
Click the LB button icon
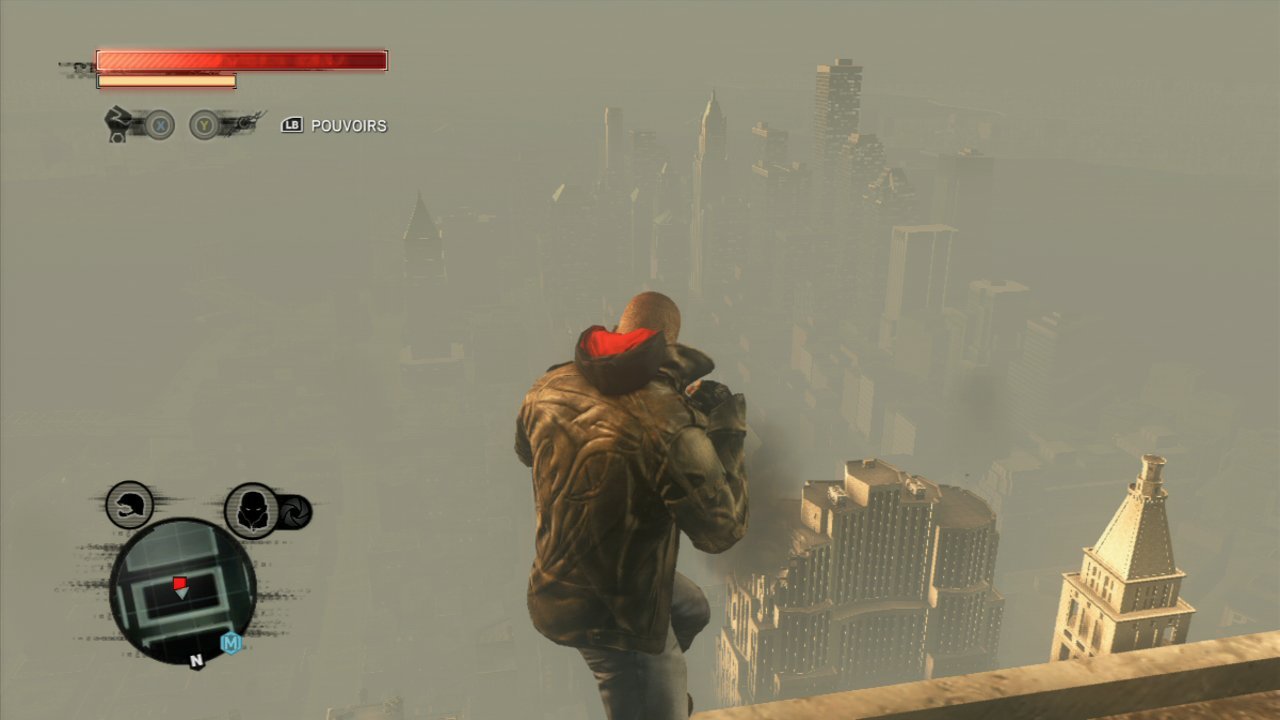coord(291,126)
